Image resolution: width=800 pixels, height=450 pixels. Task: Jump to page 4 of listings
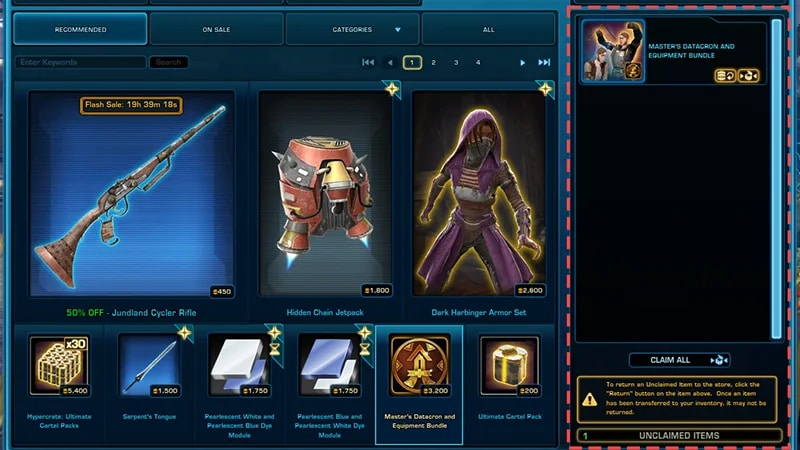(x=478, y=62)
